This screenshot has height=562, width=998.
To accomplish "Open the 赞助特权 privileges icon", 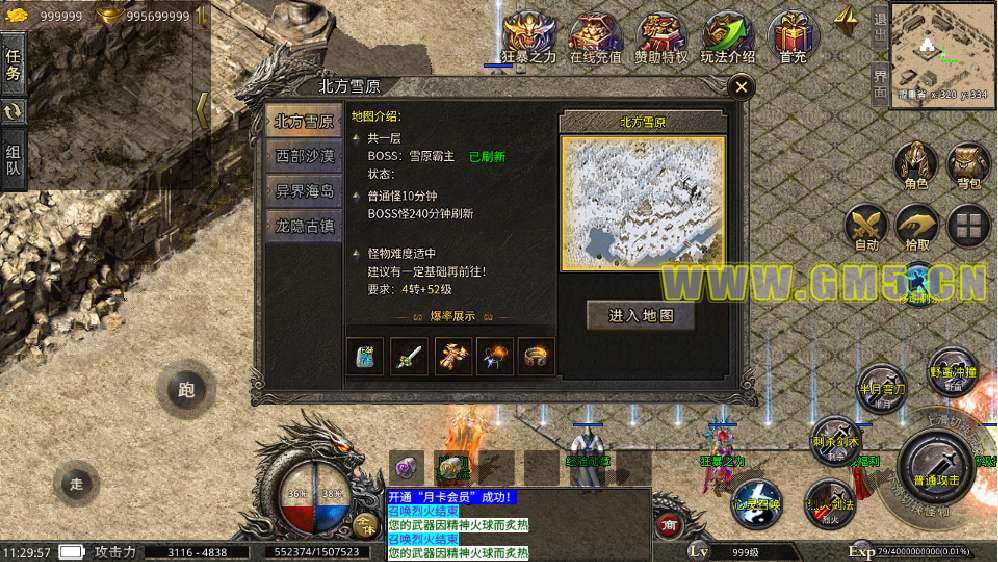I will 661,36.
